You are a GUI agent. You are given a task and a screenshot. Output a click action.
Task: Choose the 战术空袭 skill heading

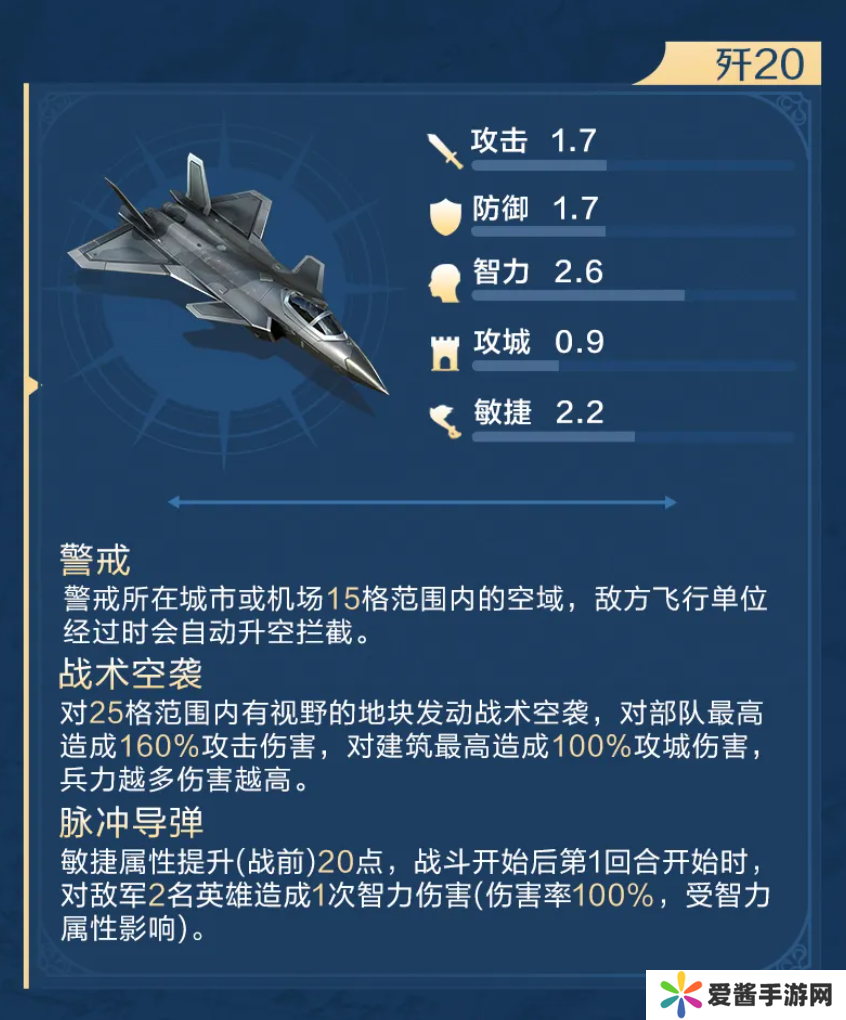click(x=130, y=675)
